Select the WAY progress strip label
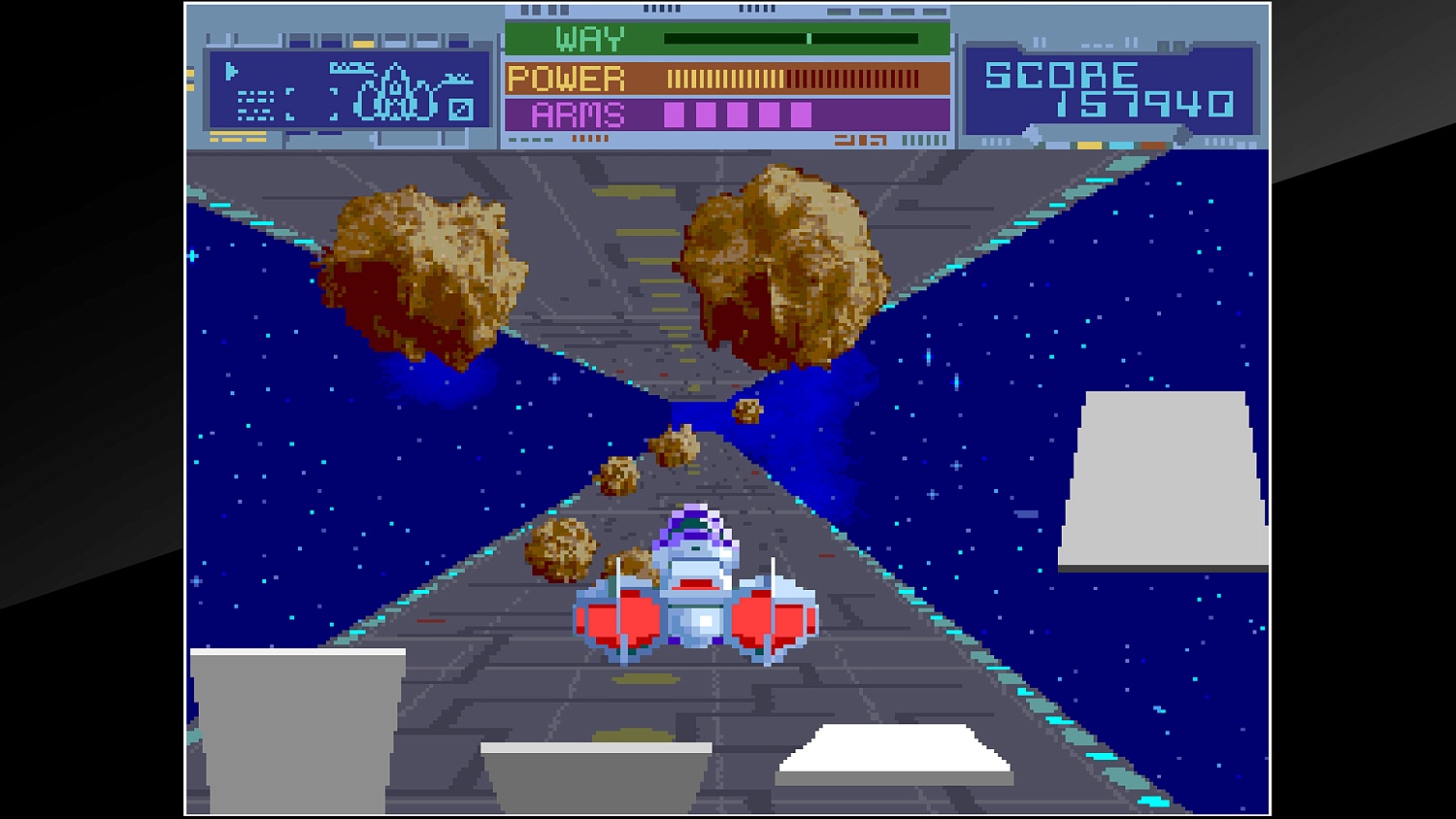Viewport: 1456px width, 819px height. (x=590, y=39)
